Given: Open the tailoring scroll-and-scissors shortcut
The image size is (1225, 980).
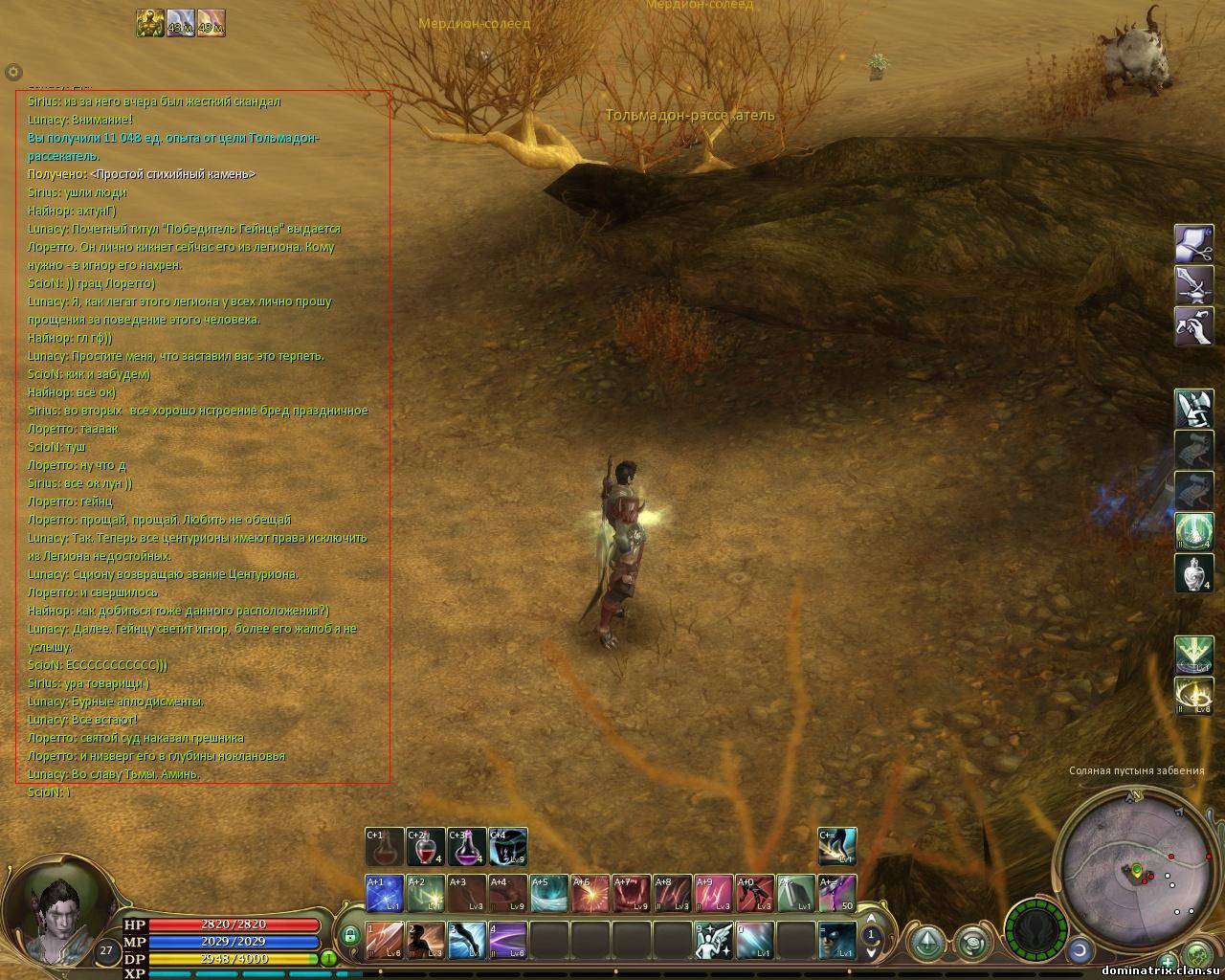Looking at the screenshot, I should pyautogui.click(x=1193, y=243).
